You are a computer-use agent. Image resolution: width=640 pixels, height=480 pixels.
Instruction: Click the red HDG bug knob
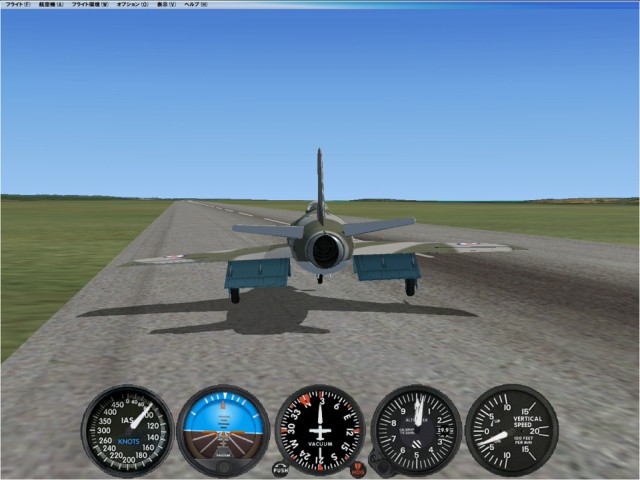click(x=358, y=469)
